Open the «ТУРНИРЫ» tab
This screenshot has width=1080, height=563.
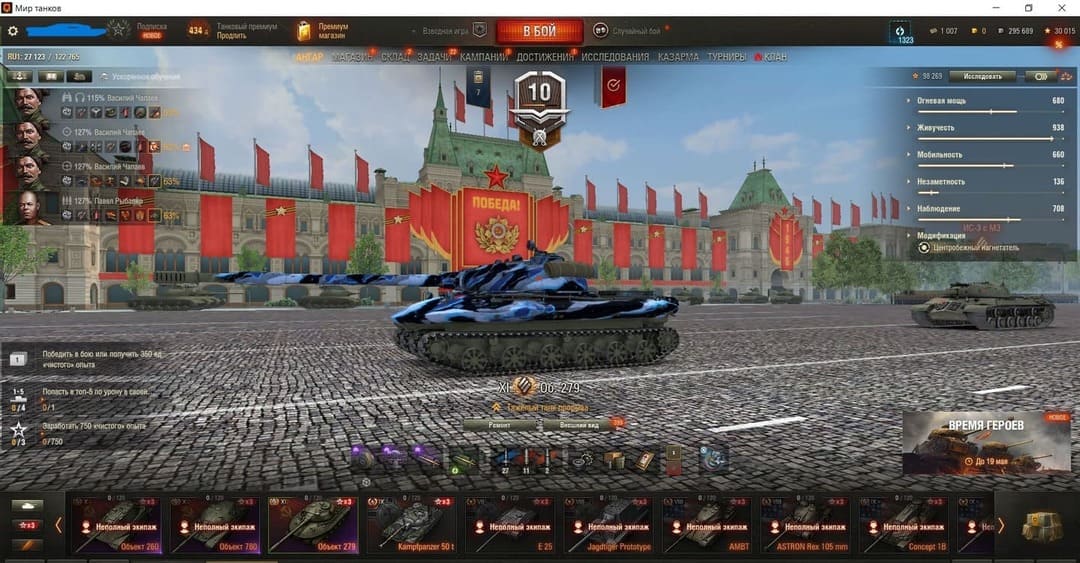[x=727, y=57]
